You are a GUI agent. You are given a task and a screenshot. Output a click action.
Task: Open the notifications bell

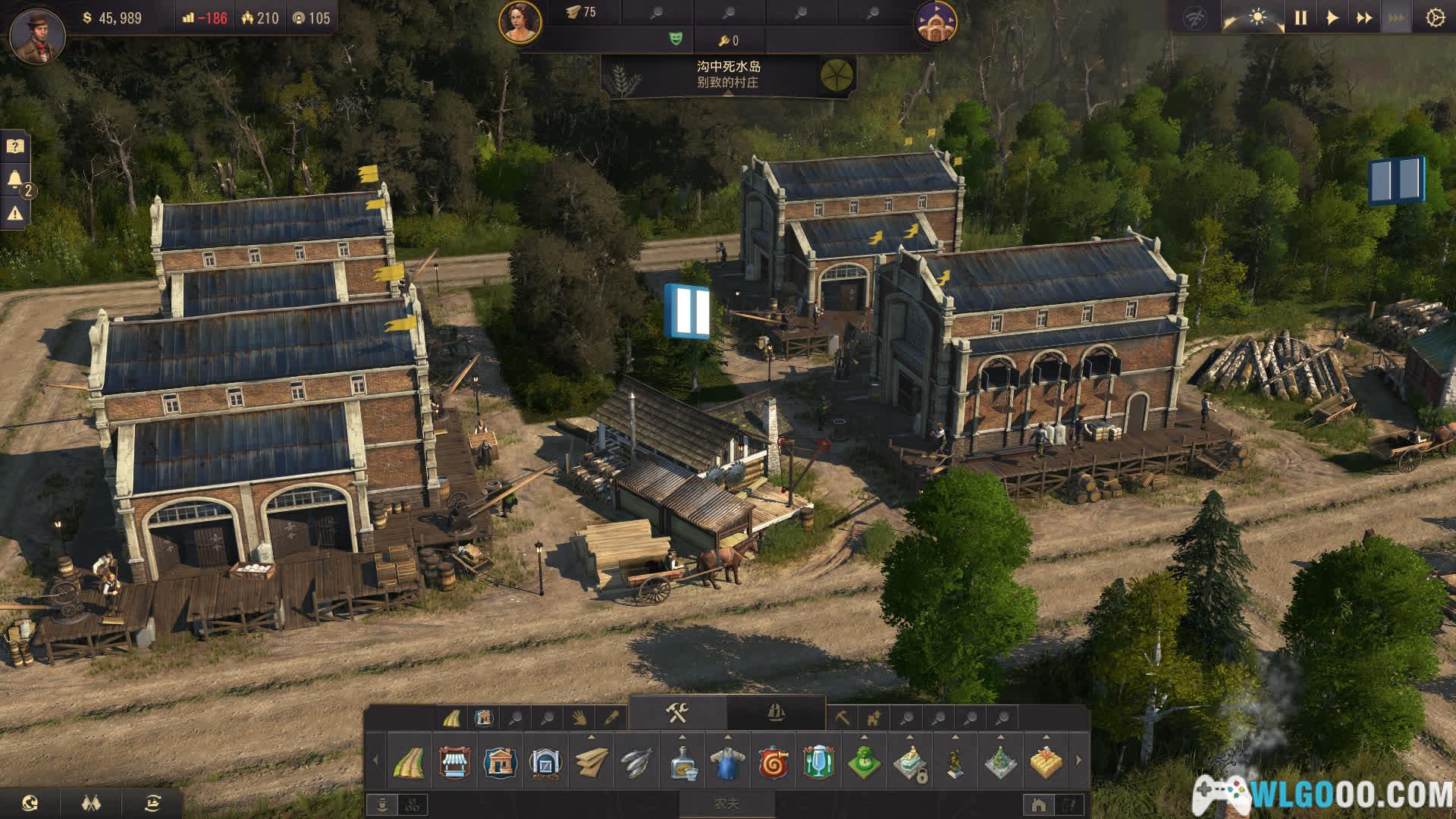15,180
